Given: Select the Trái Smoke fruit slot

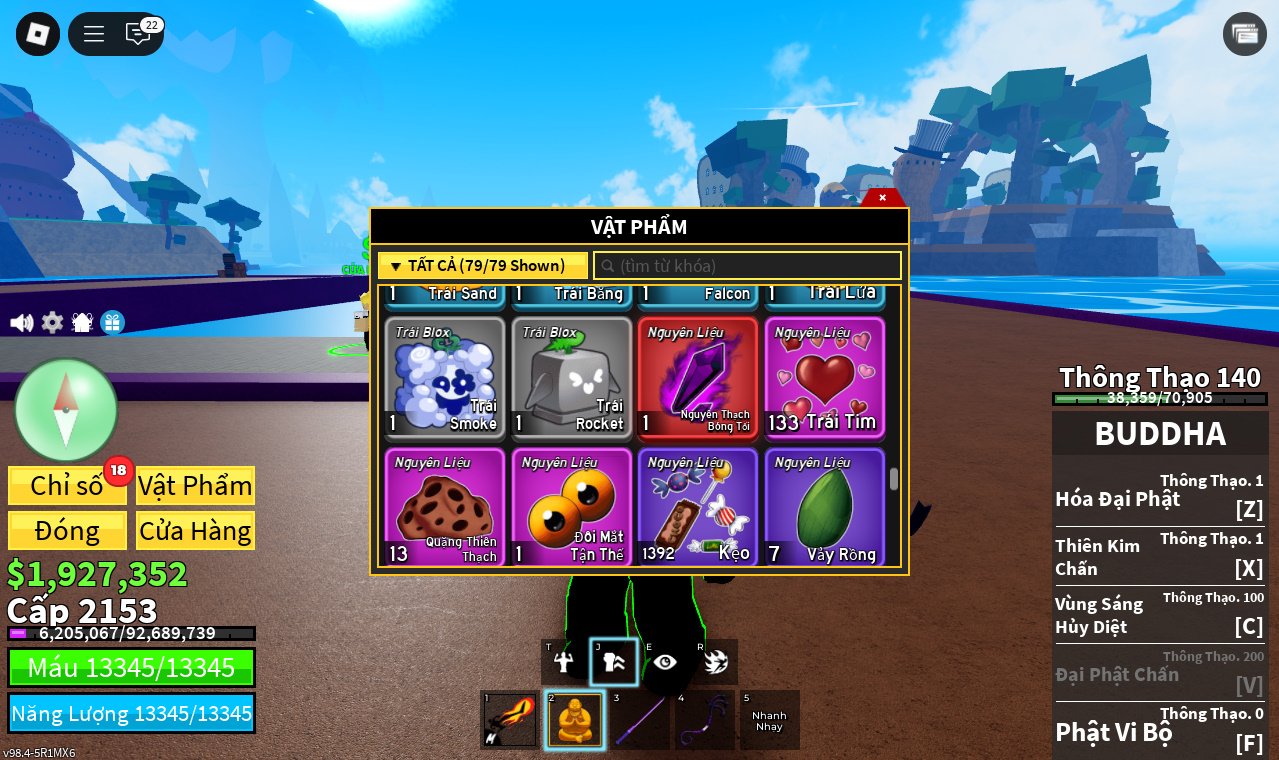Looking at the screenshot, I should (445, 378).
